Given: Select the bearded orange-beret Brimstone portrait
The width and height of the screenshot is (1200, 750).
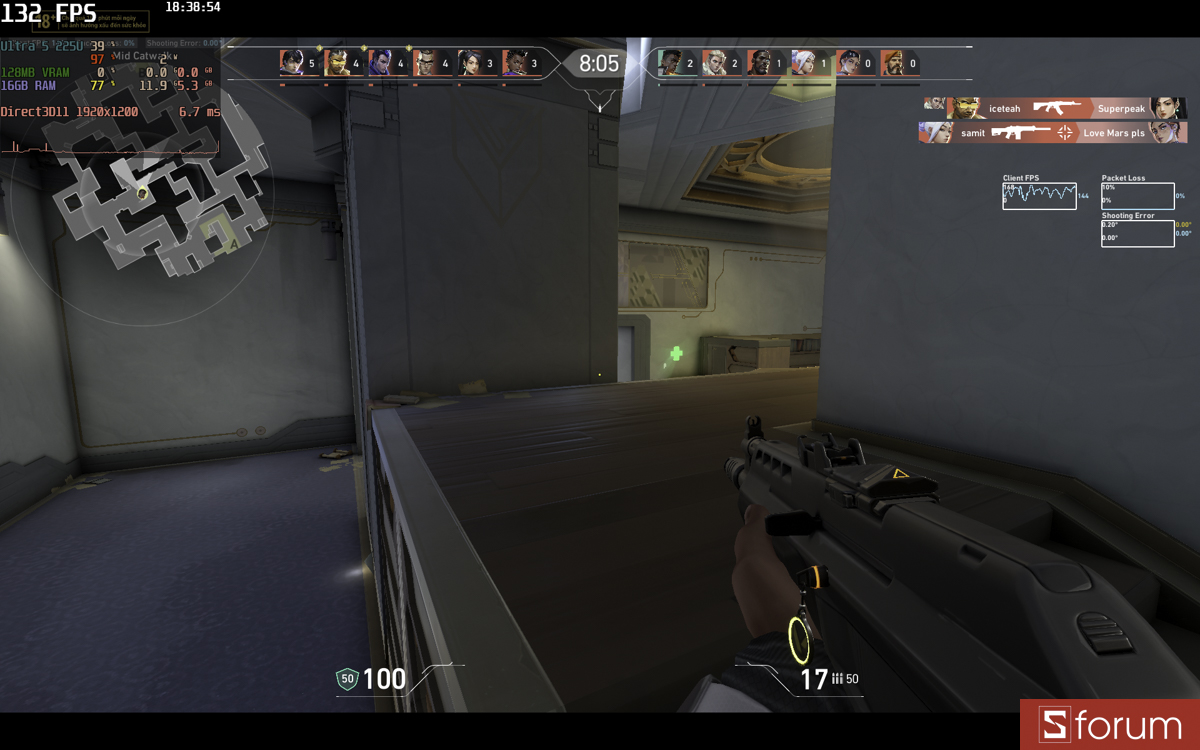Looking at the screenshot, I should coord(893,63).
